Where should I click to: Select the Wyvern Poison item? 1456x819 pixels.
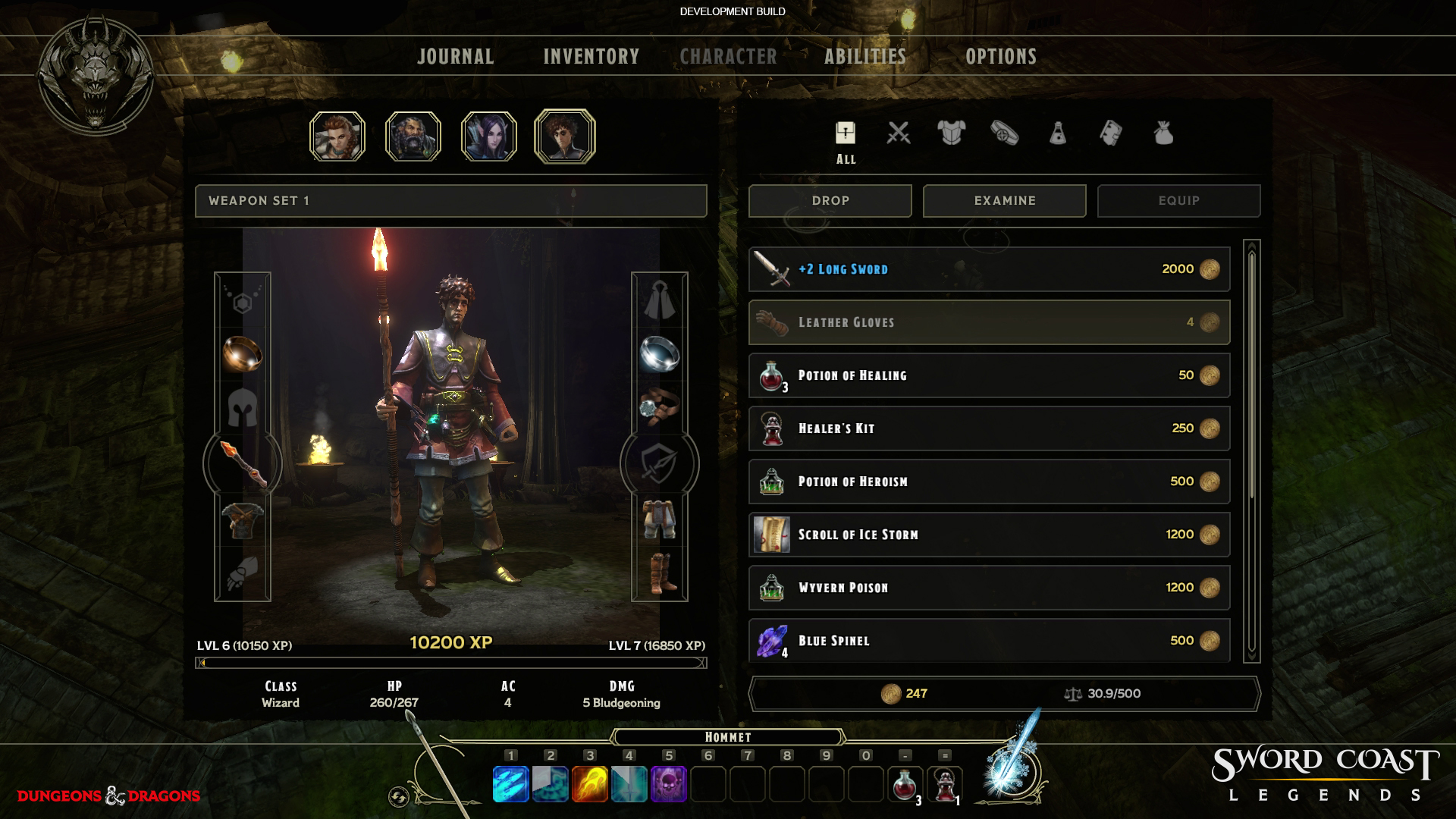click(988, 588)
